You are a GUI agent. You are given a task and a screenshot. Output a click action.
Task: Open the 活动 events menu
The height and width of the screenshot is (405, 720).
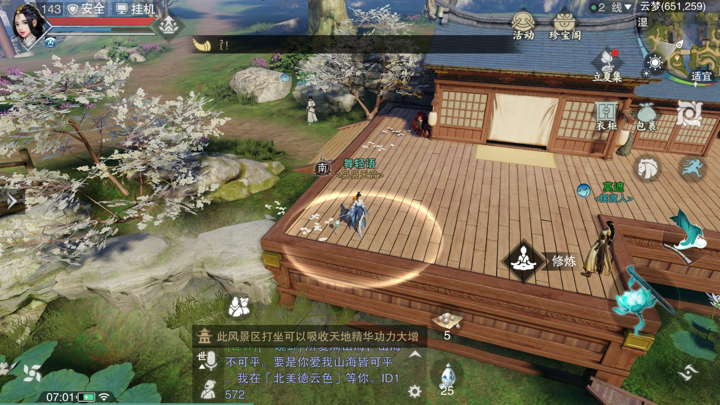point(523,24)
